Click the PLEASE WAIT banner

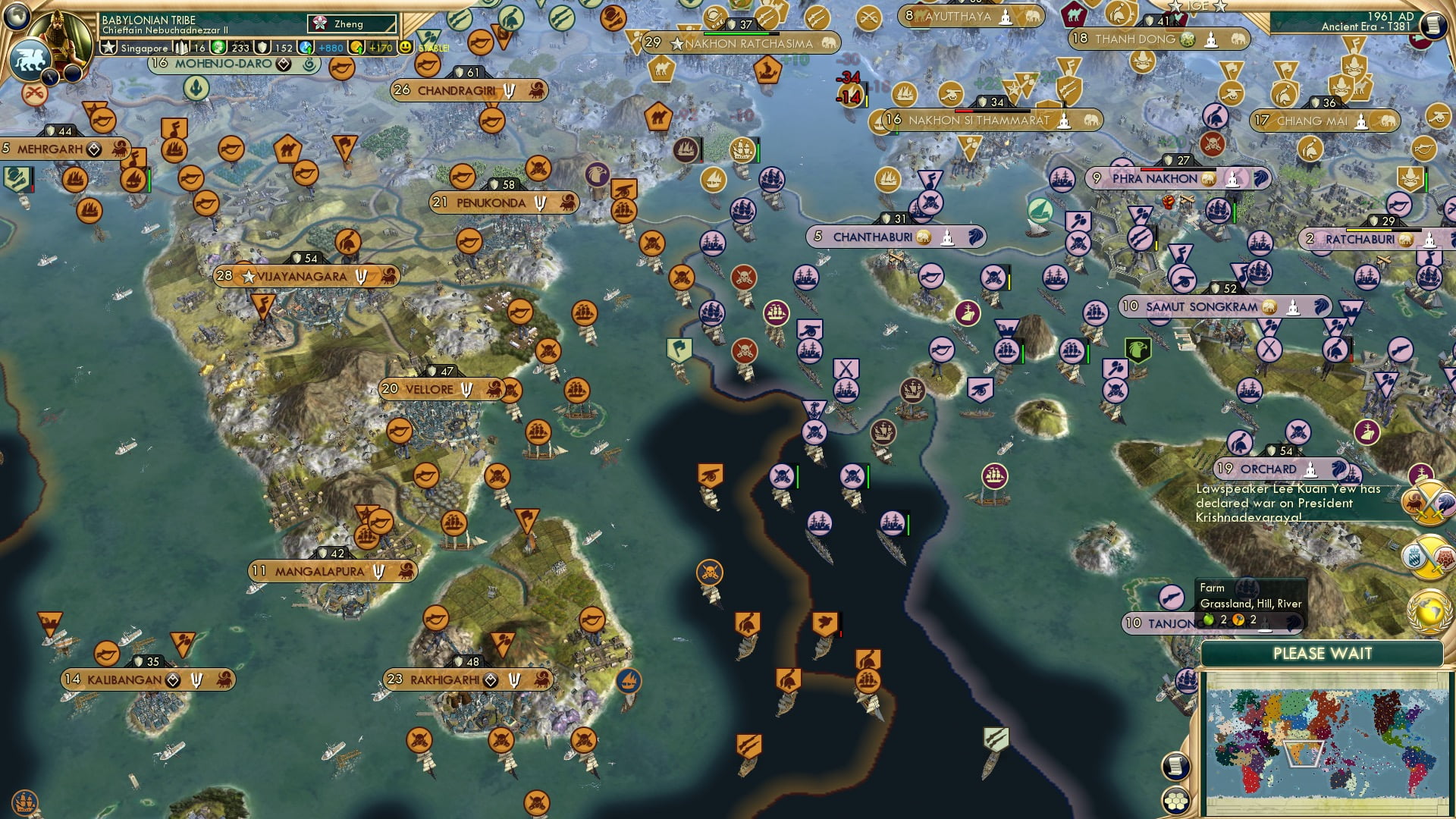pyautogui.click(x=1323, y=653)
